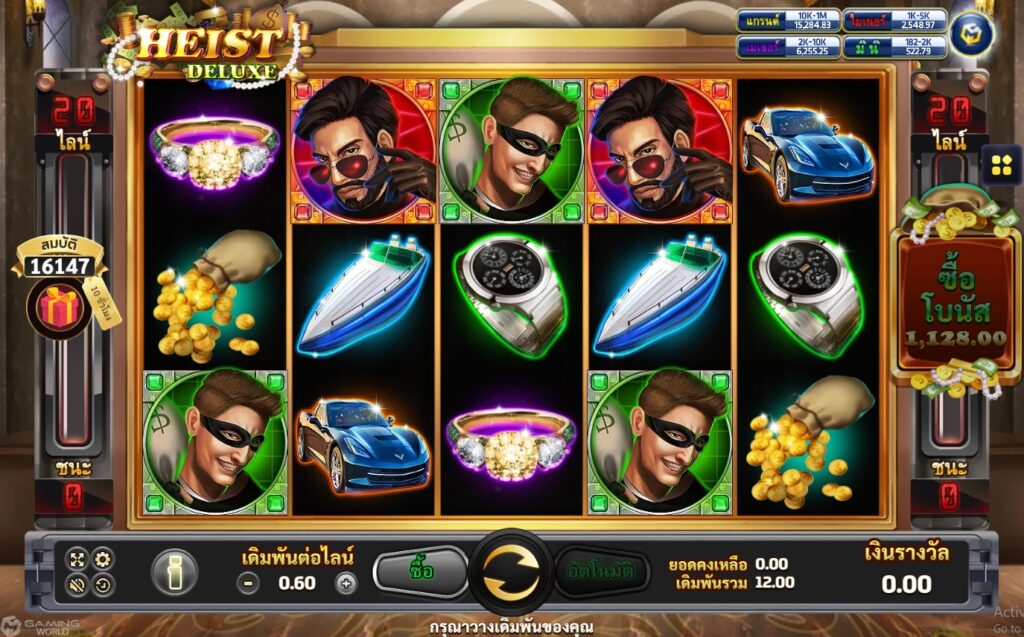Open the info paytable button
The image size is (1024, 637).
tap(174, 573)
